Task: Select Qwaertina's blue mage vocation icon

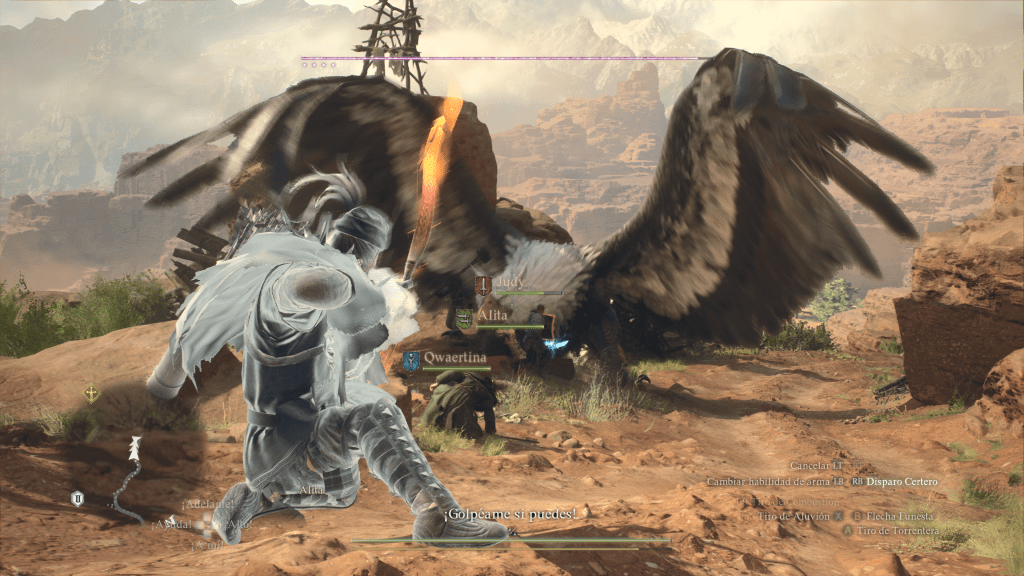Action: (x=411, y=359)
